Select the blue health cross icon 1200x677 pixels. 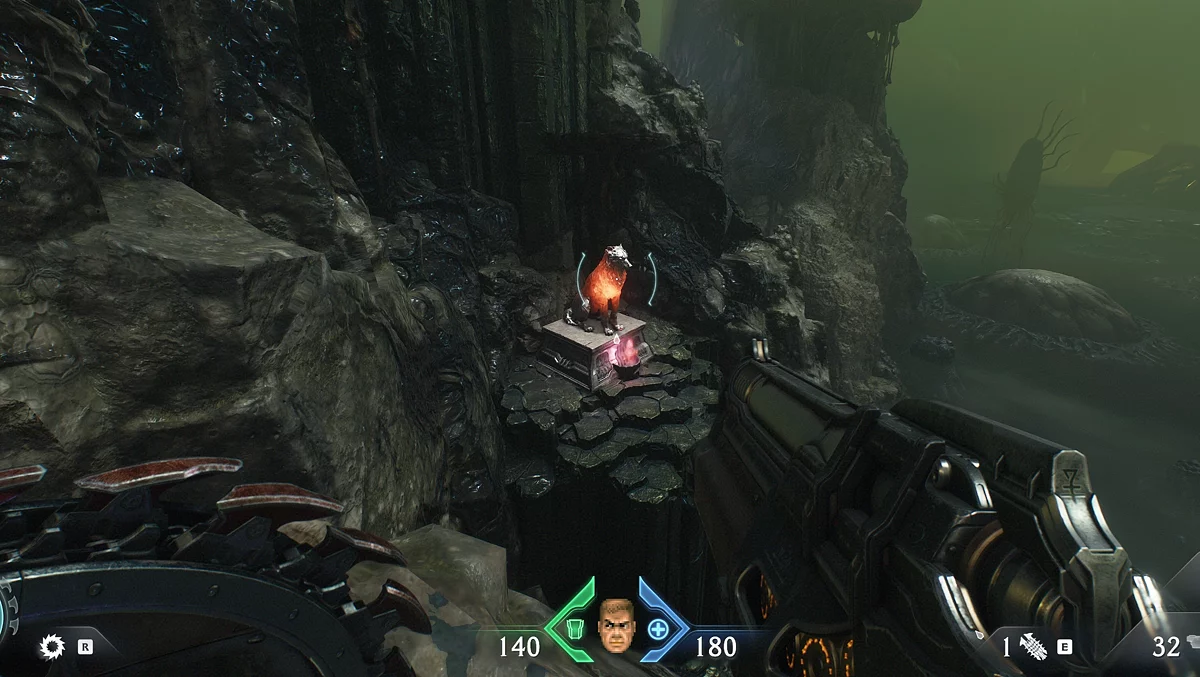[658, 629]
